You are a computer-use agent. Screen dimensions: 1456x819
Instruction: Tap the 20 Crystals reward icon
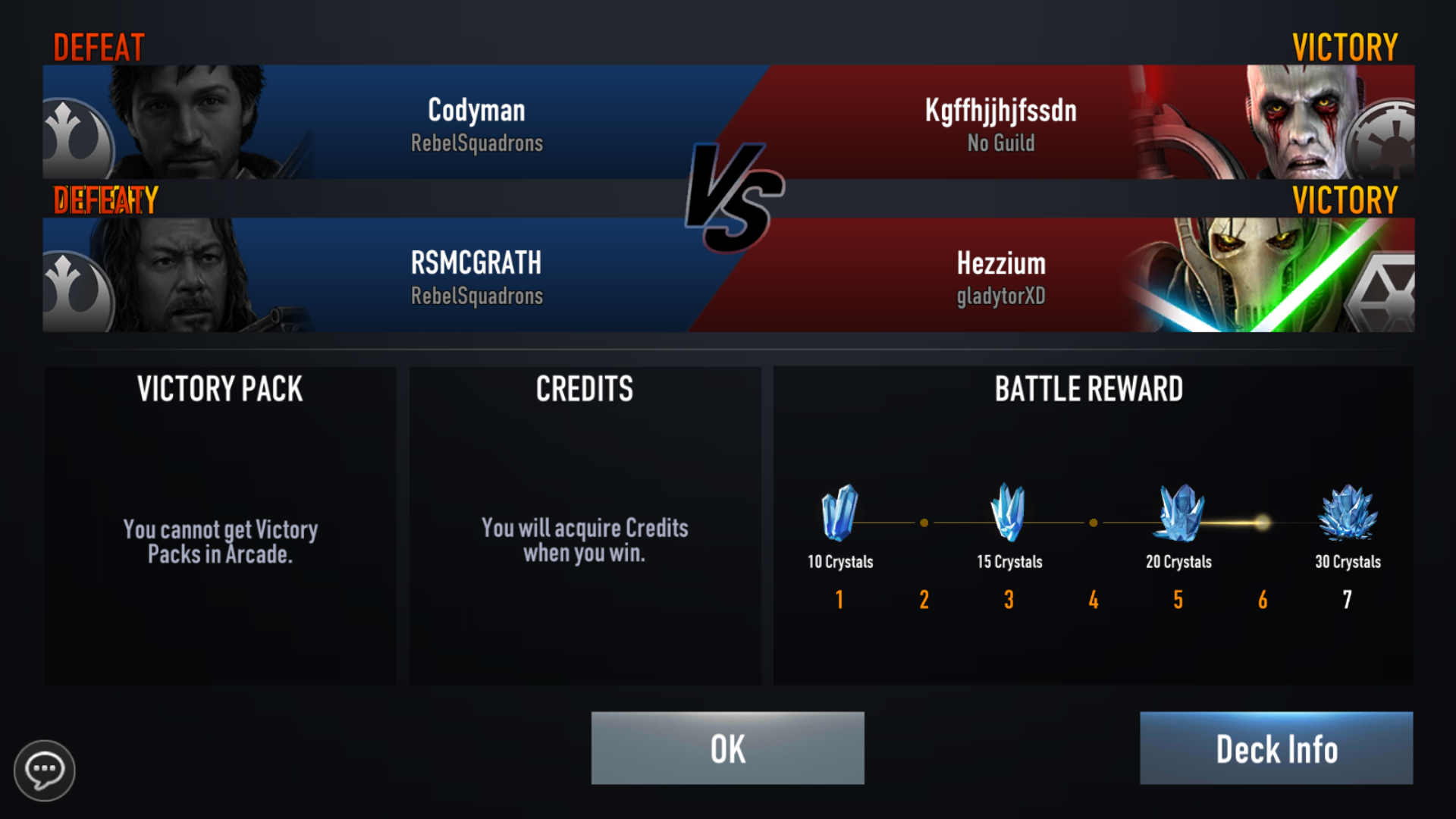1178,513
